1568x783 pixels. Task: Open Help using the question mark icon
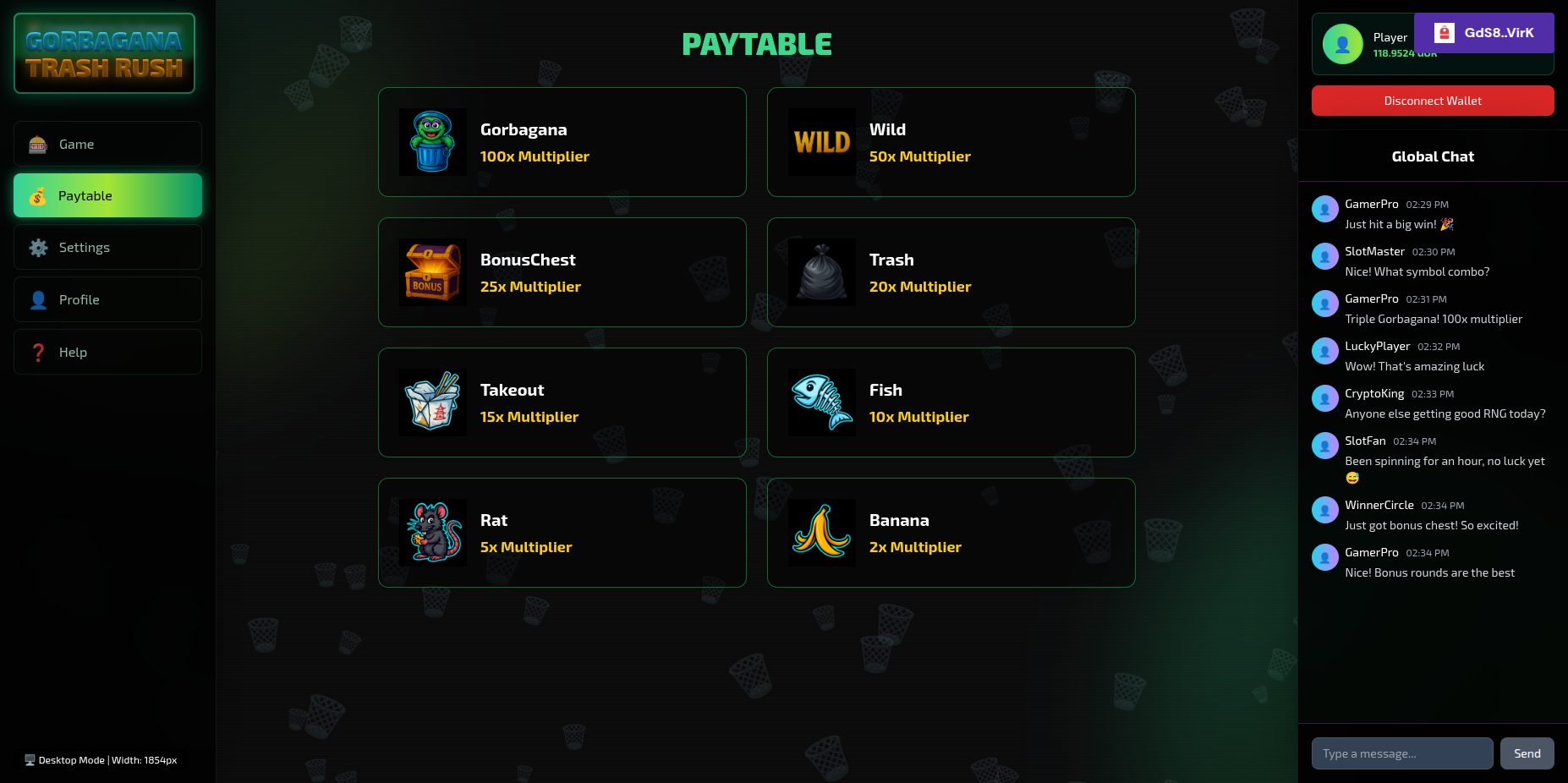coord(38,352)
